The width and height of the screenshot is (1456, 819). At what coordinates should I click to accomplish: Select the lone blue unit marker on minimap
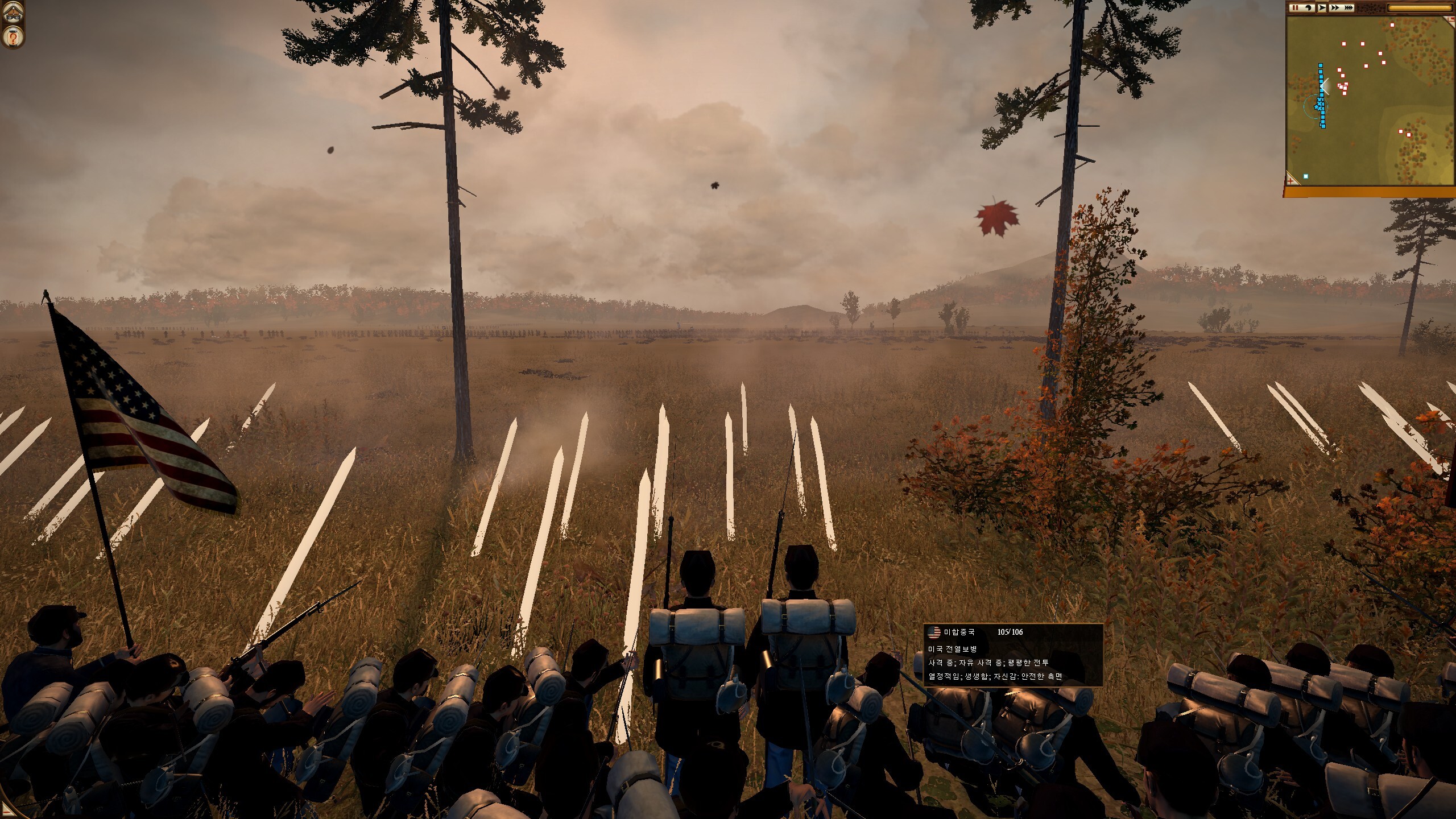(x=1306, y=176)
